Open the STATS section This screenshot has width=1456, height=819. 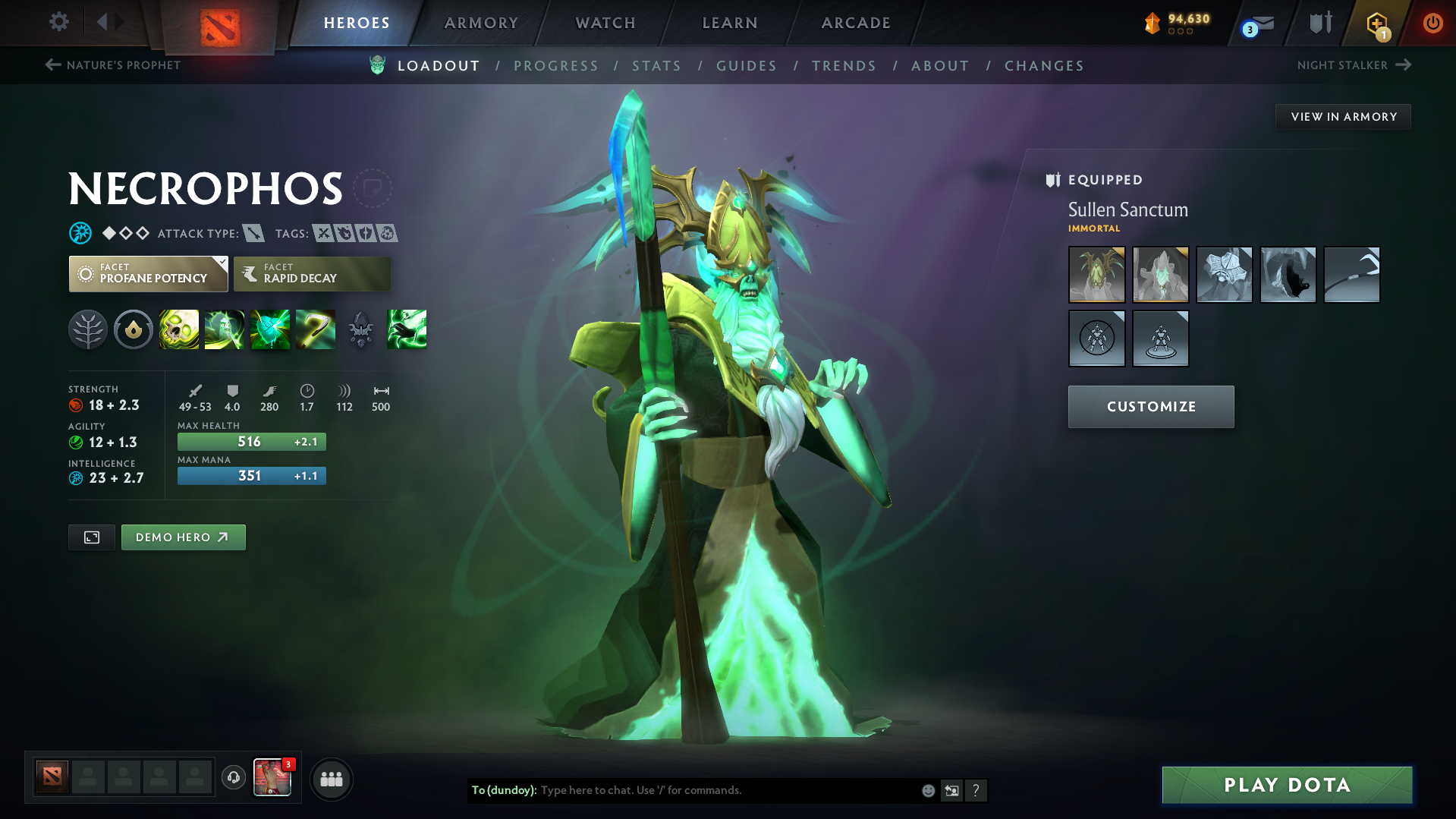(x=656, y=66)
